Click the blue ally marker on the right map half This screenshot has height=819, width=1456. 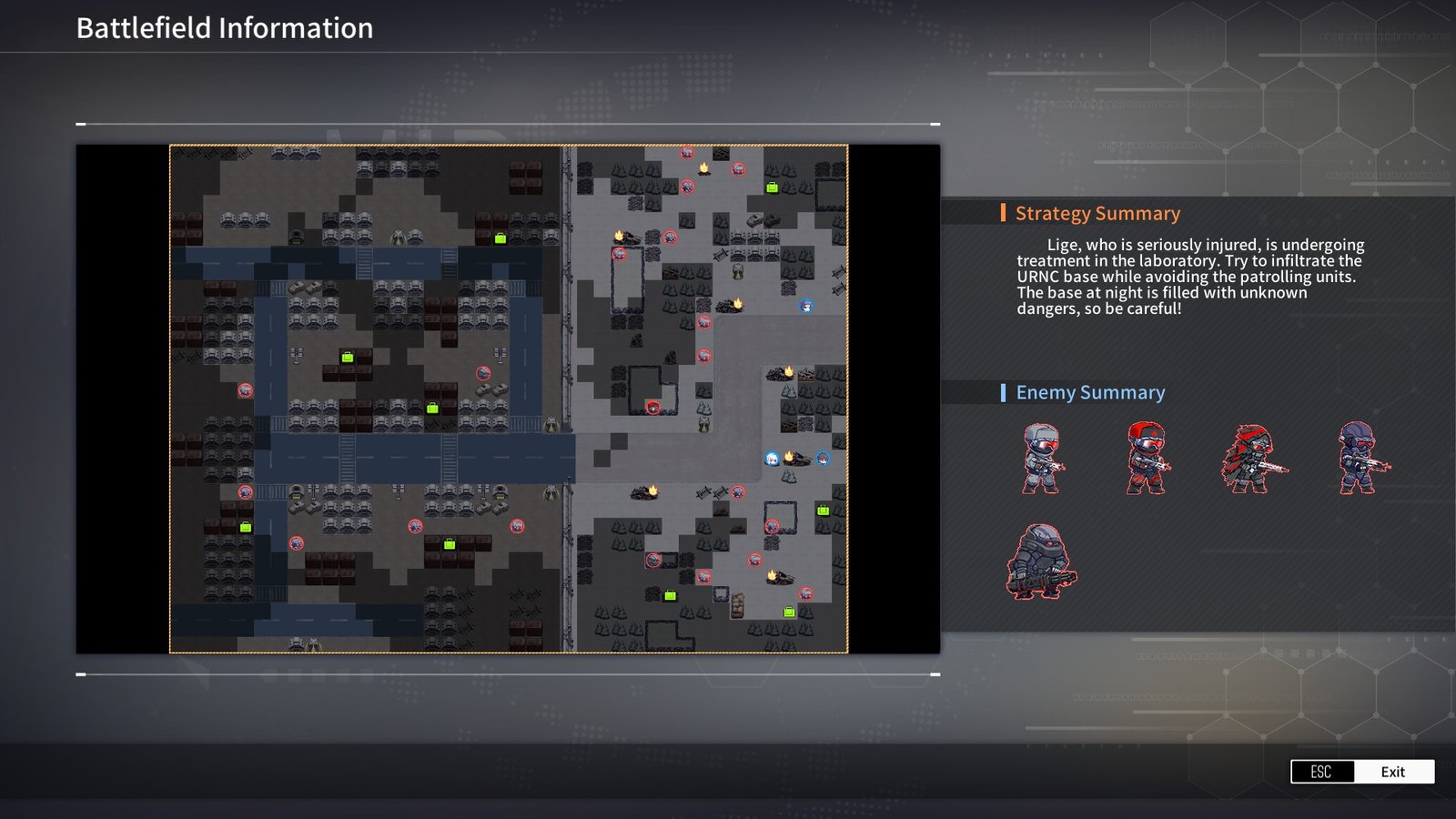(805, 305)
